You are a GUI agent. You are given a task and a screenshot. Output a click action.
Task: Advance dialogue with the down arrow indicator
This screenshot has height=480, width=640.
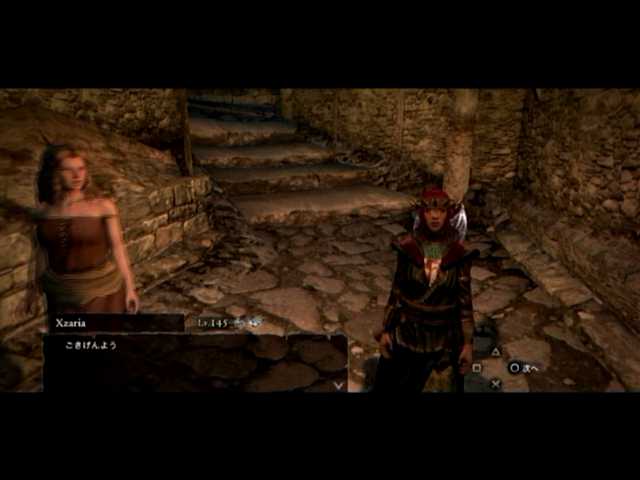point(338,383)
